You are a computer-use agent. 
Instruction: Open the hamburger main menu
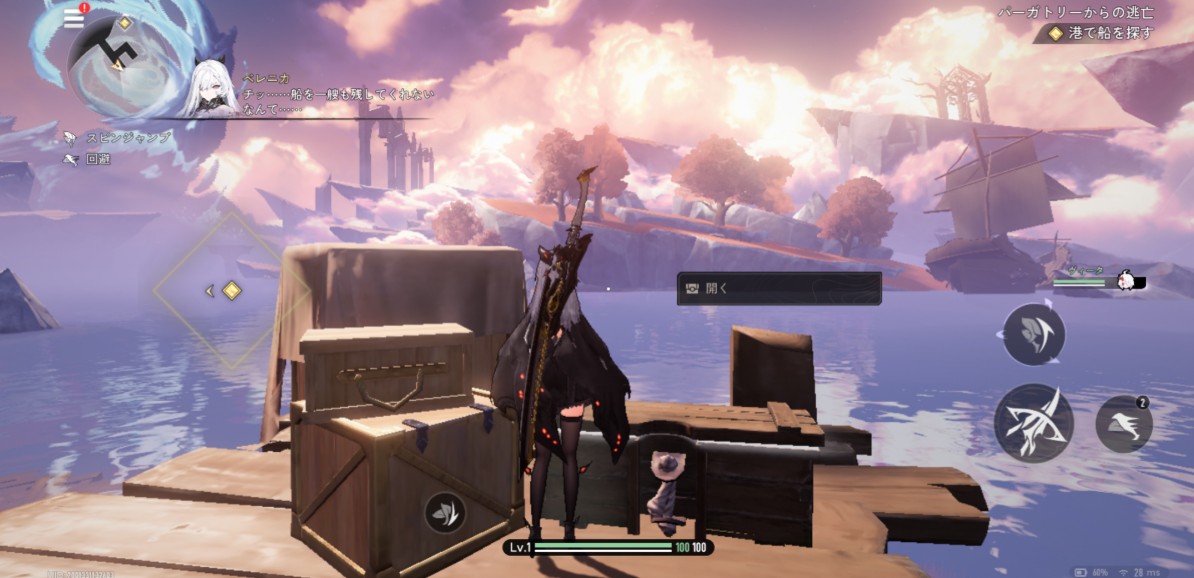[x=73, y=18]
